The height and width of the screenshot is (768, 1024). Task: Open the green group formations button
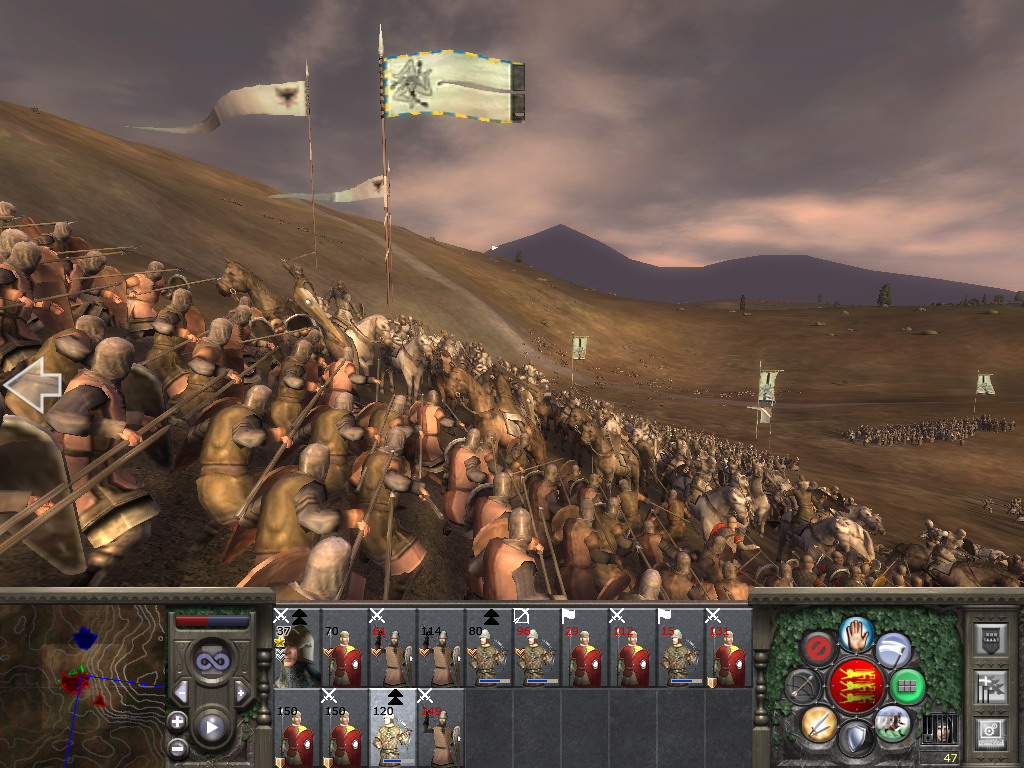pyautogui.click(x=907, y=686)
